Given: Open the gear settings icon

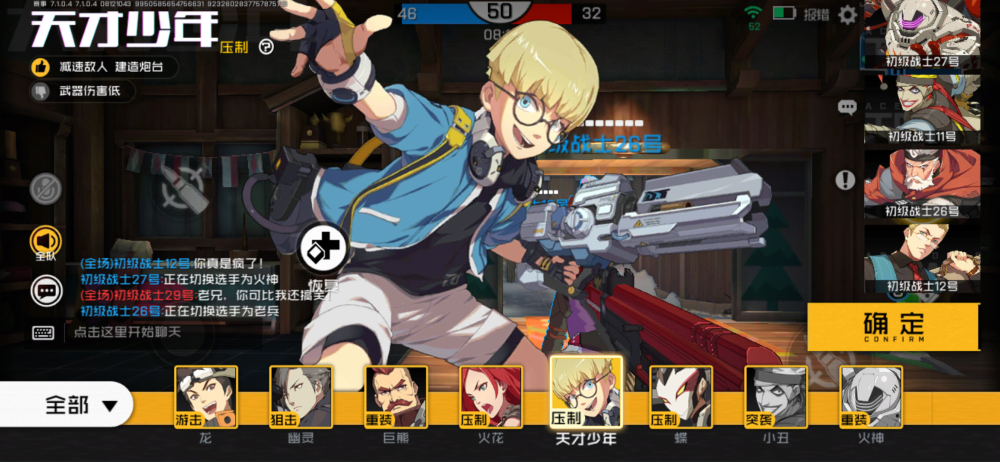Looking at the screenshot, I should tap(847, 15).
